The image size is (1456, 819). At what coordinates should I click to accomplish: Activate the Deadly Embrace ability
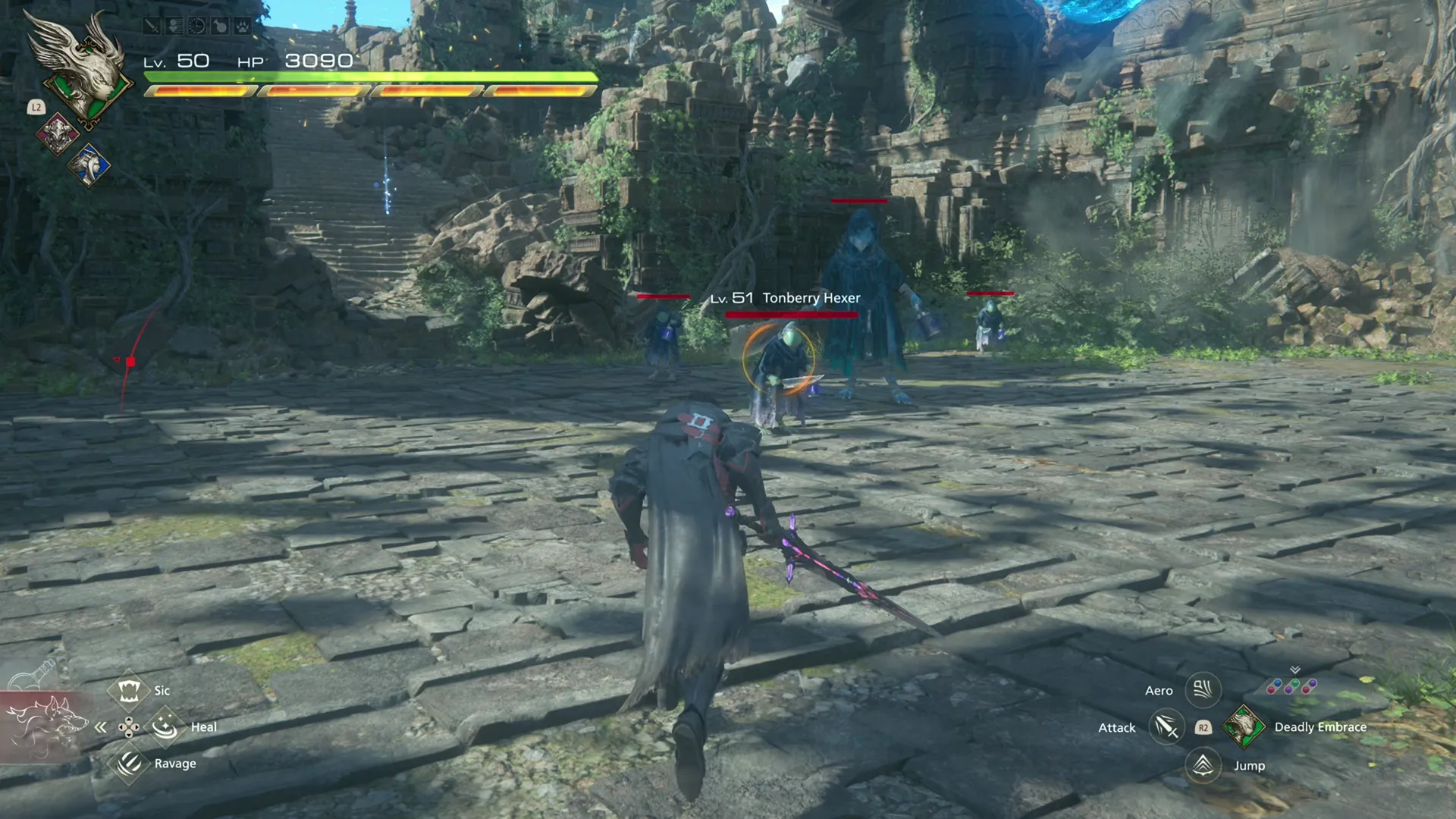point(1244,726)
